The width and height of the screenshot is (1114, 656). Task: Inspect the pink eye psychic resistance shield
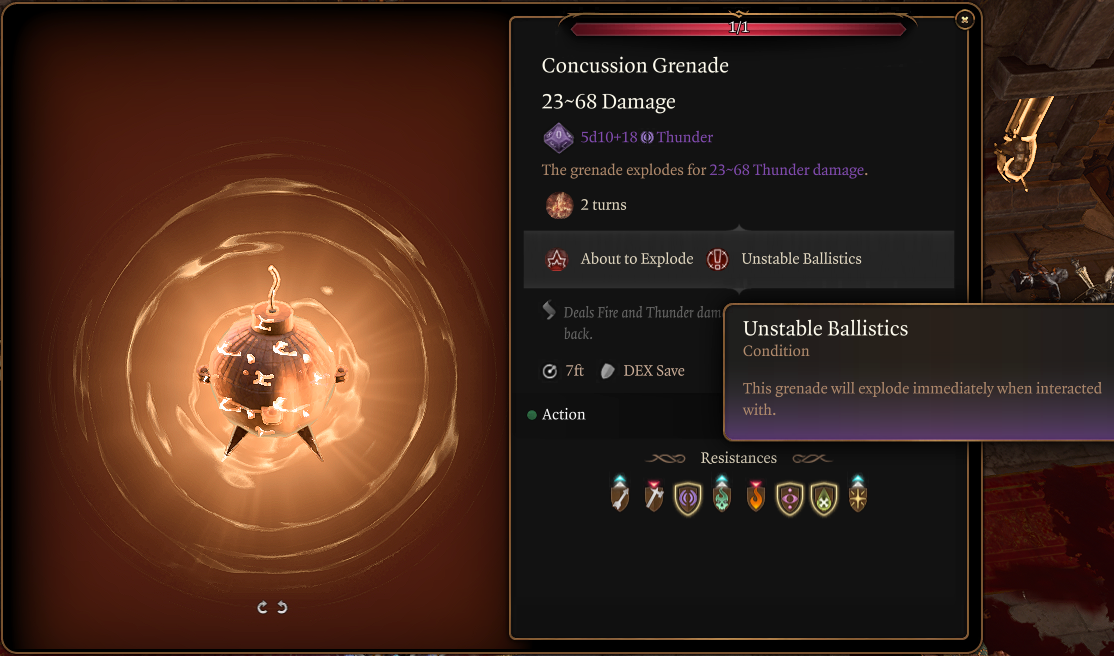pyautogui.click(x=790, y=497)
